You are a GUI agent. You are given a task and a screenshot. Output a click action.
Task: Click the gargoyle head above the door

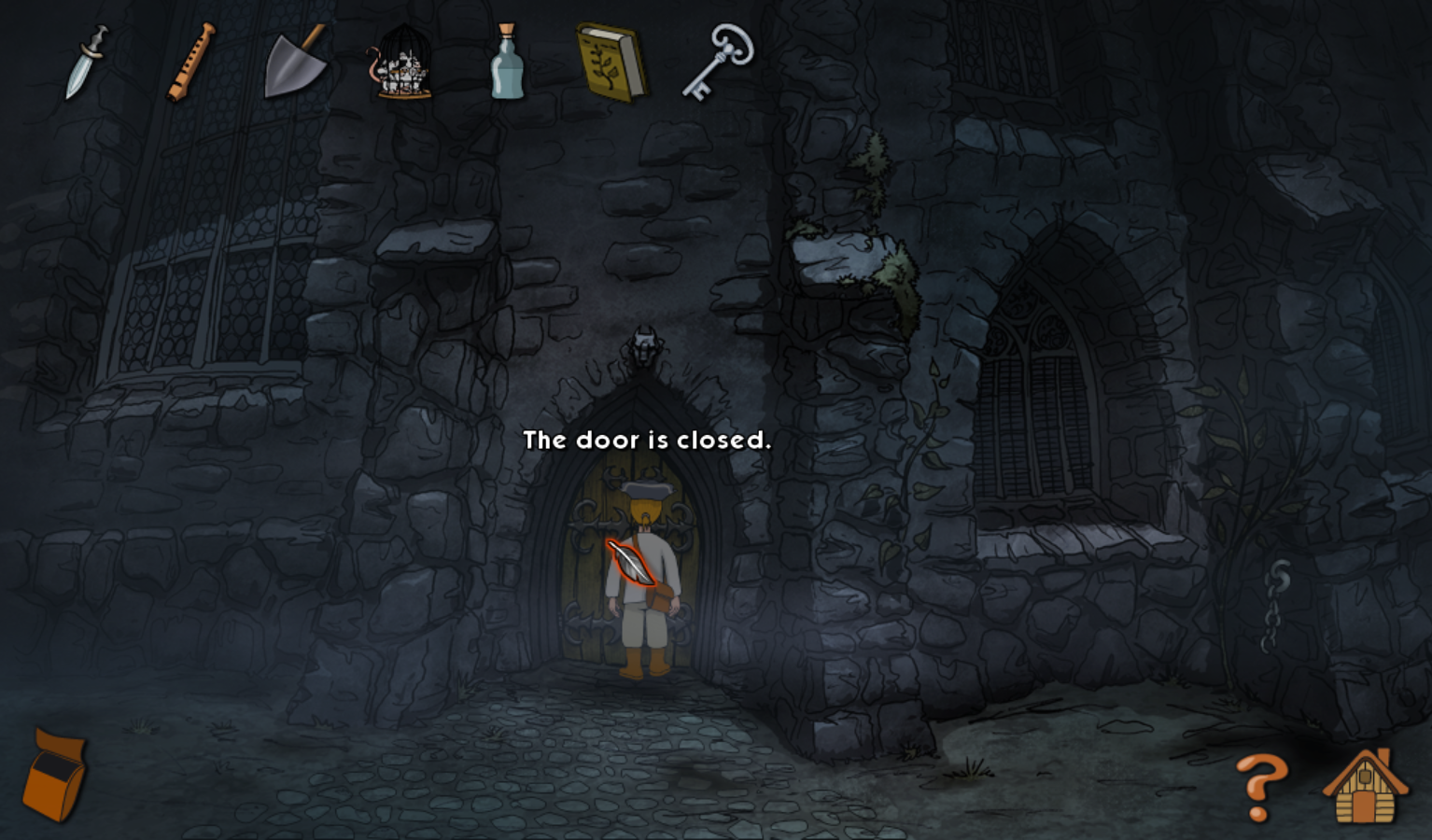[x=644, y=347]
